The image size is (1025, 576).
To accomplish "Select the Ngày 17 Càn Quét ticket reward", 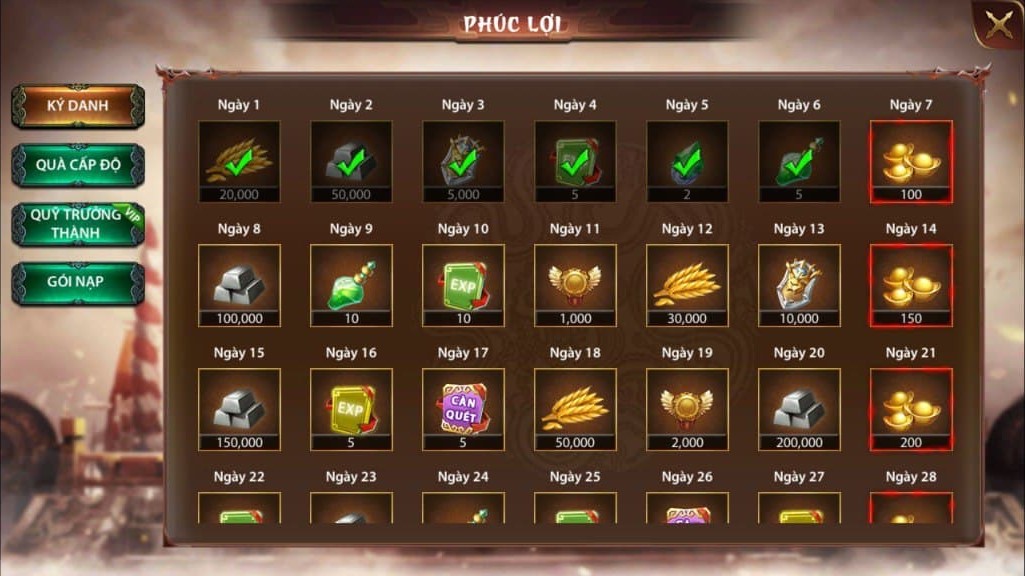I will 463,409.
